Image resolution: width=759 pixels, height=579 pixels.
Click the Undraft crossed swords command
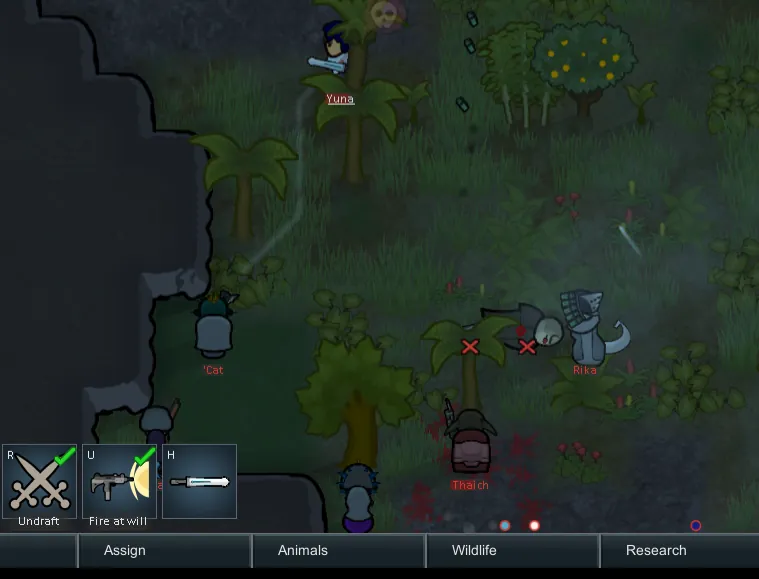(40, 482)
